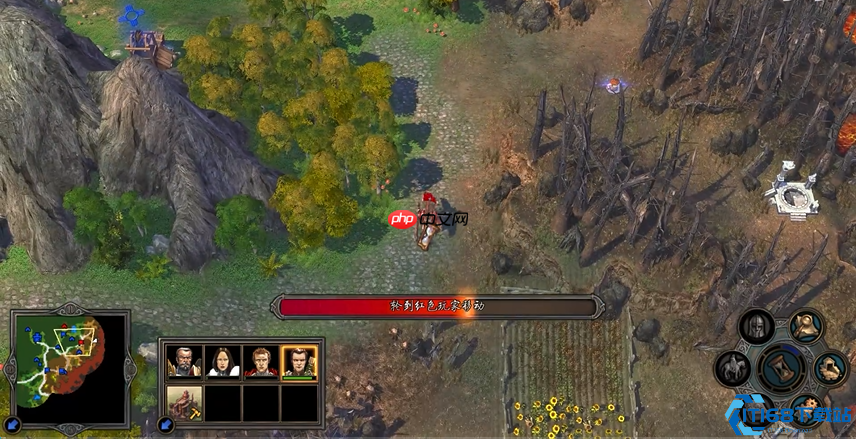Open the gear settings button

[806, 408]
